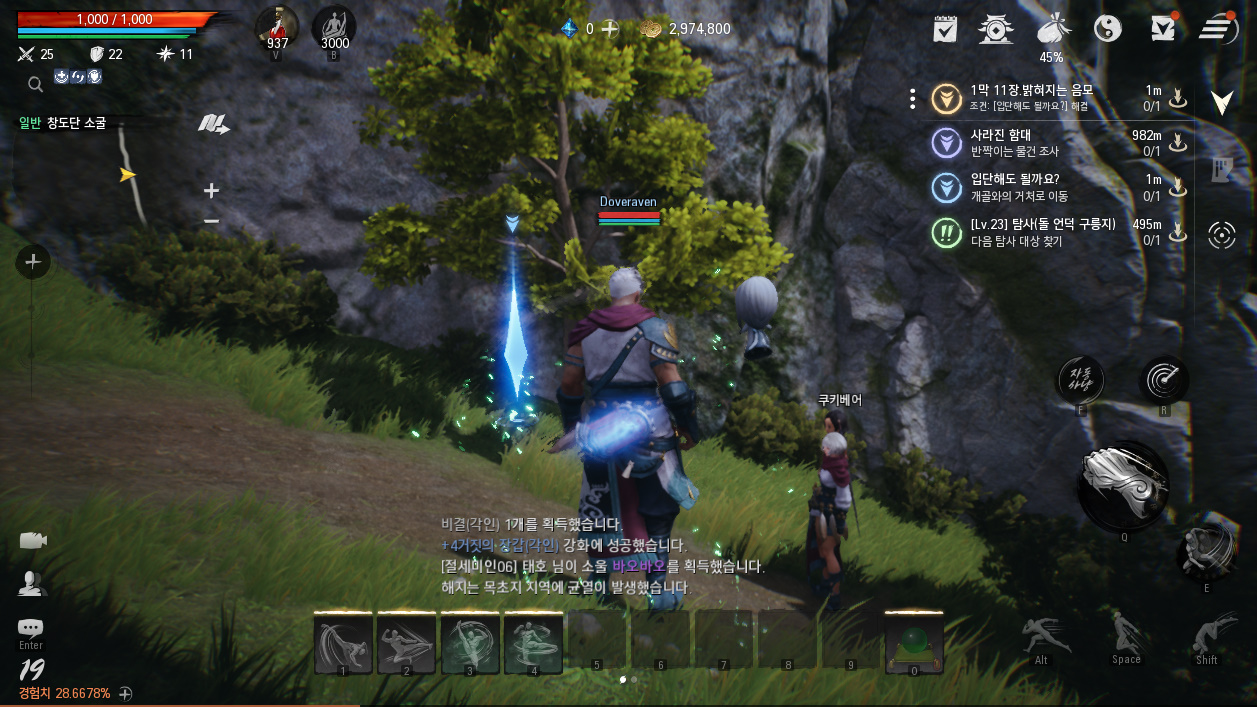Use the green orb item in slot 0
The width and height of the screenshot is (1257, 707).
click(914, 643)
